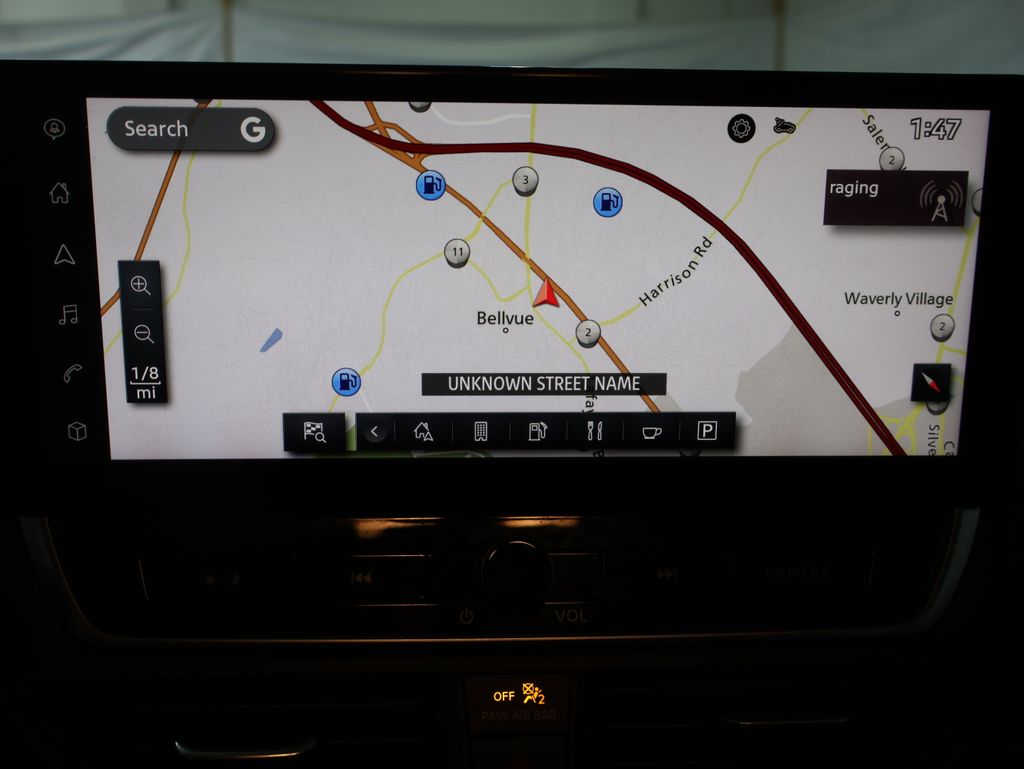Viewport: 1024px width, 769px height.
Task: Open the cube apps icon in the sidebar
Action: click(x=77, y=431)
